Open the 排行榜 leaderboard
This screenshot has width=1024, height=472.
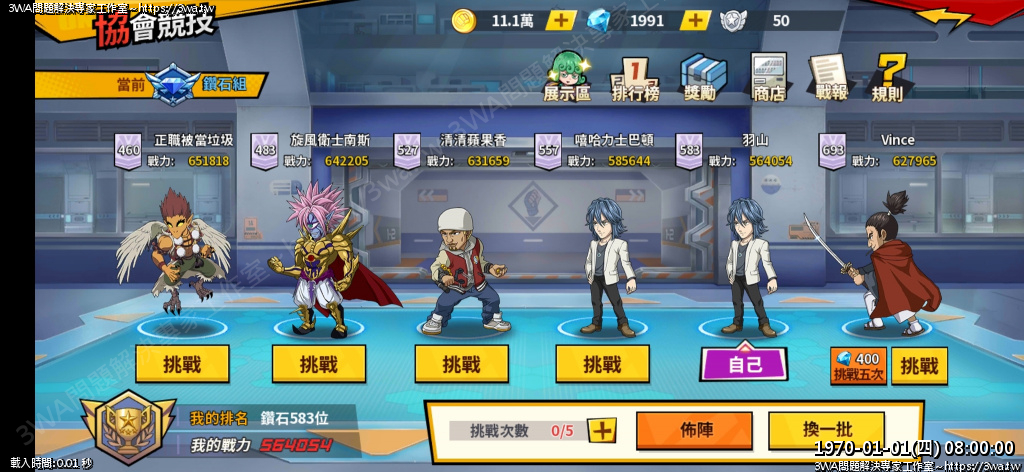[635, 78]
